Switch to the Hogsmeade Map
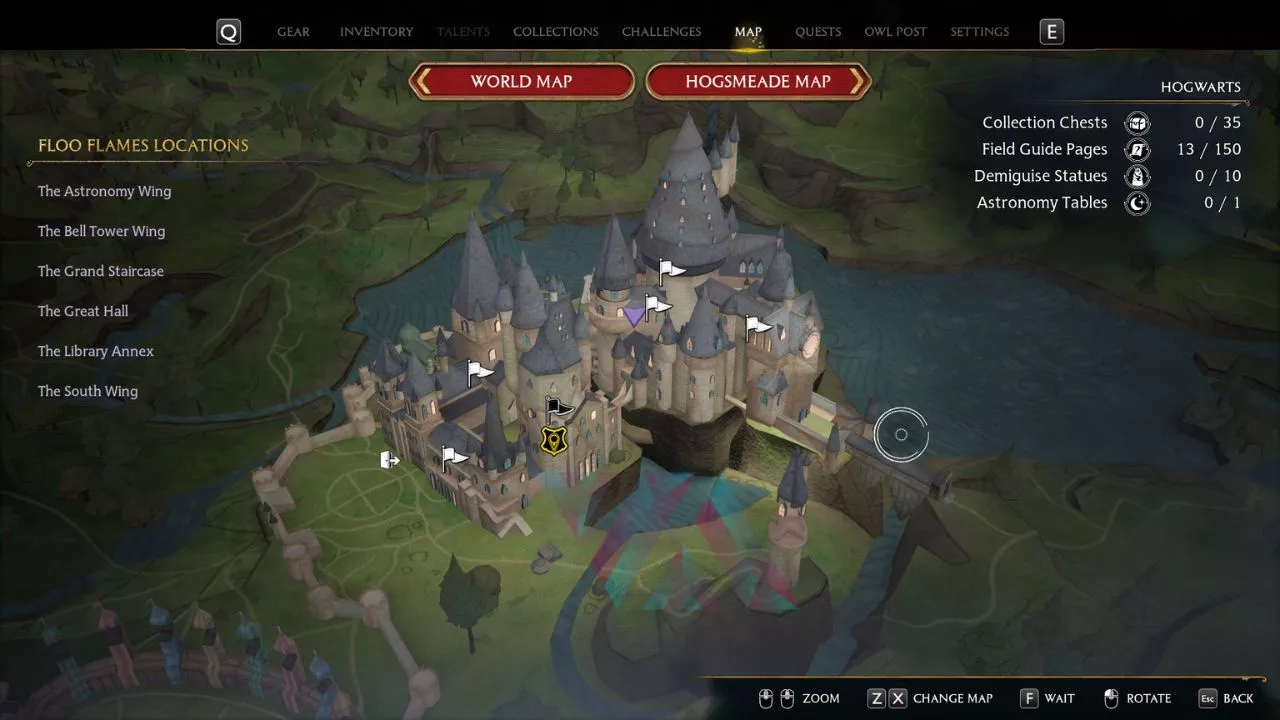 point(758,82)
